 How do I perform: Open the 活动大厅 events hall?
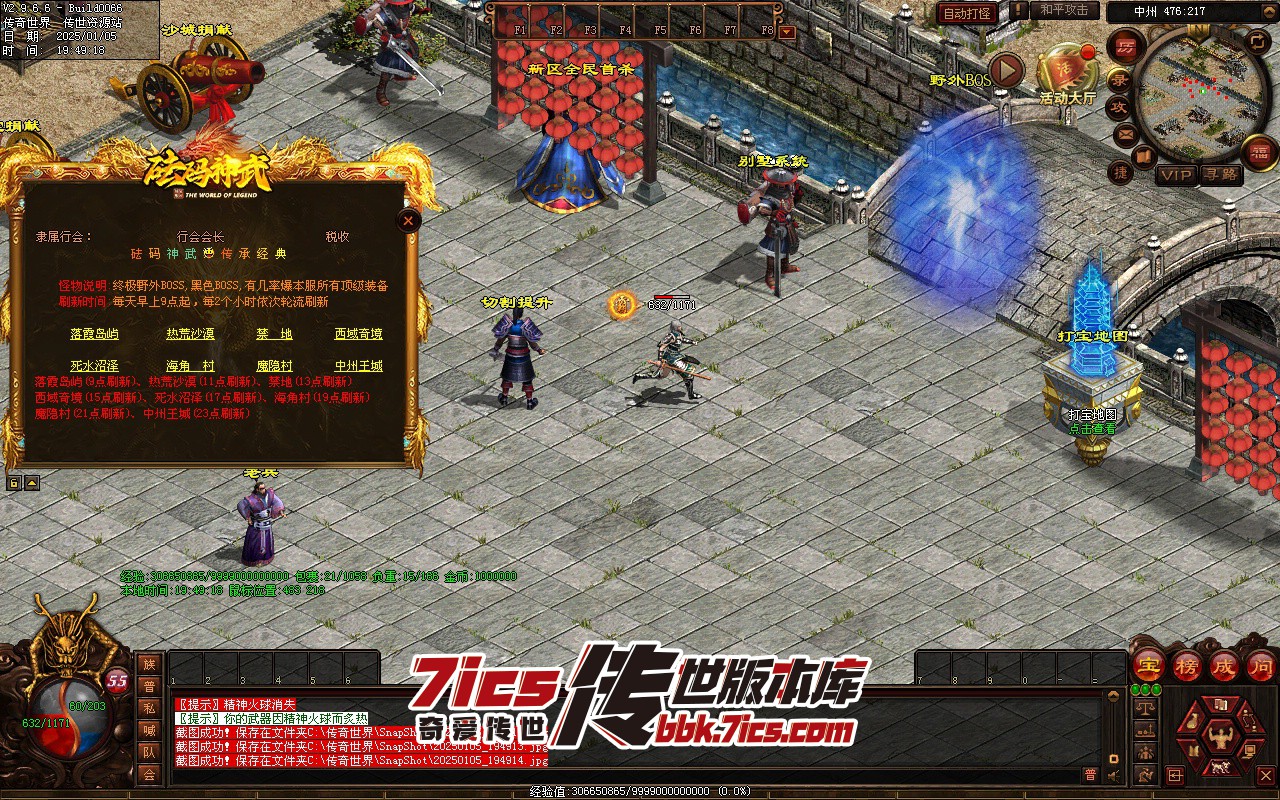coord(1067,75)
